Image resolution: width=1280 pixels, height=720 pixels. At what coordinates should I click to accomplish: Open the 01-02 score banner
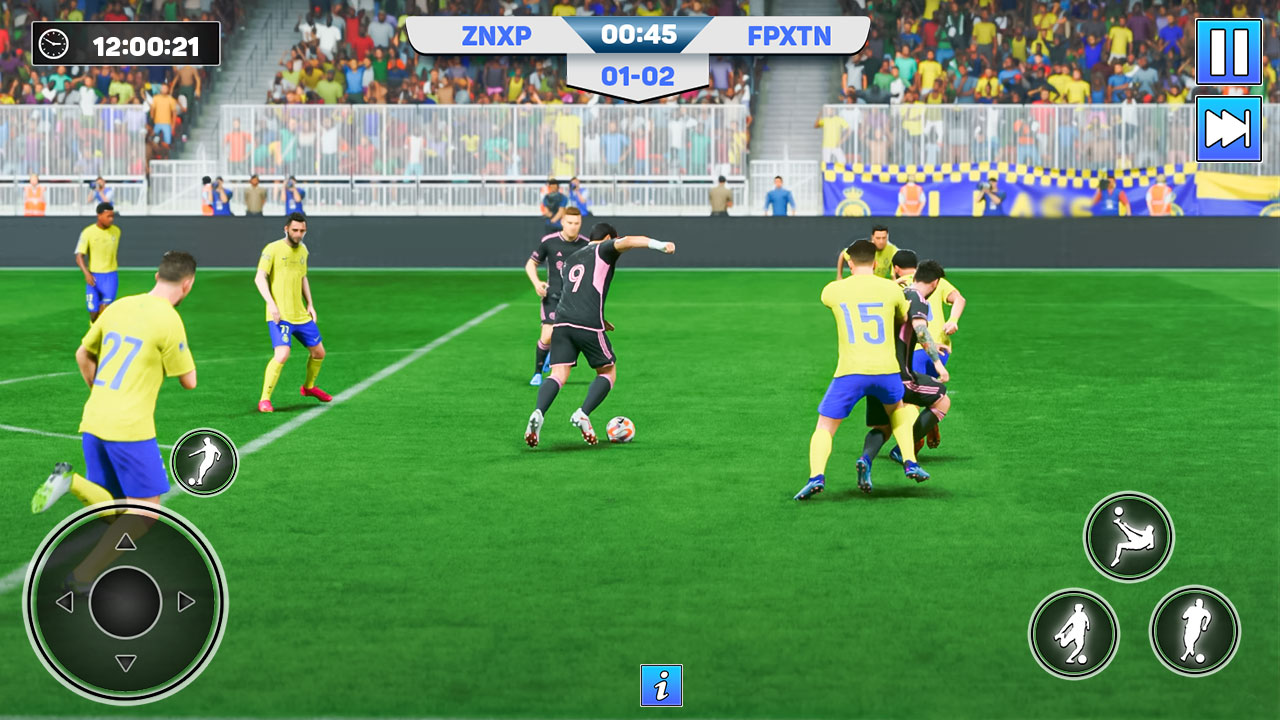point(639,74)
